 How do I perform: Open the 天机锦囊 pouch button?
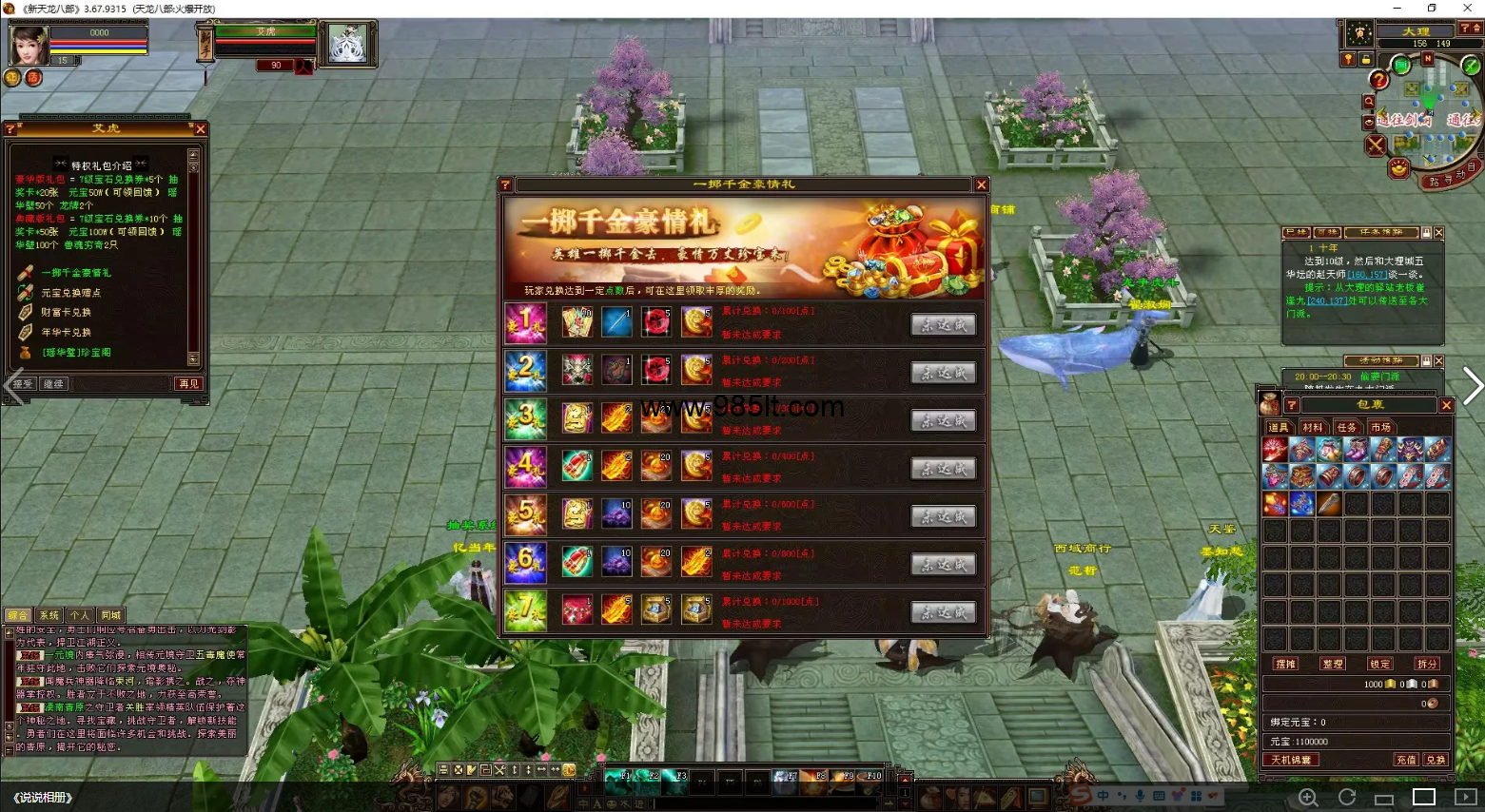click(x=1291, y=760)
